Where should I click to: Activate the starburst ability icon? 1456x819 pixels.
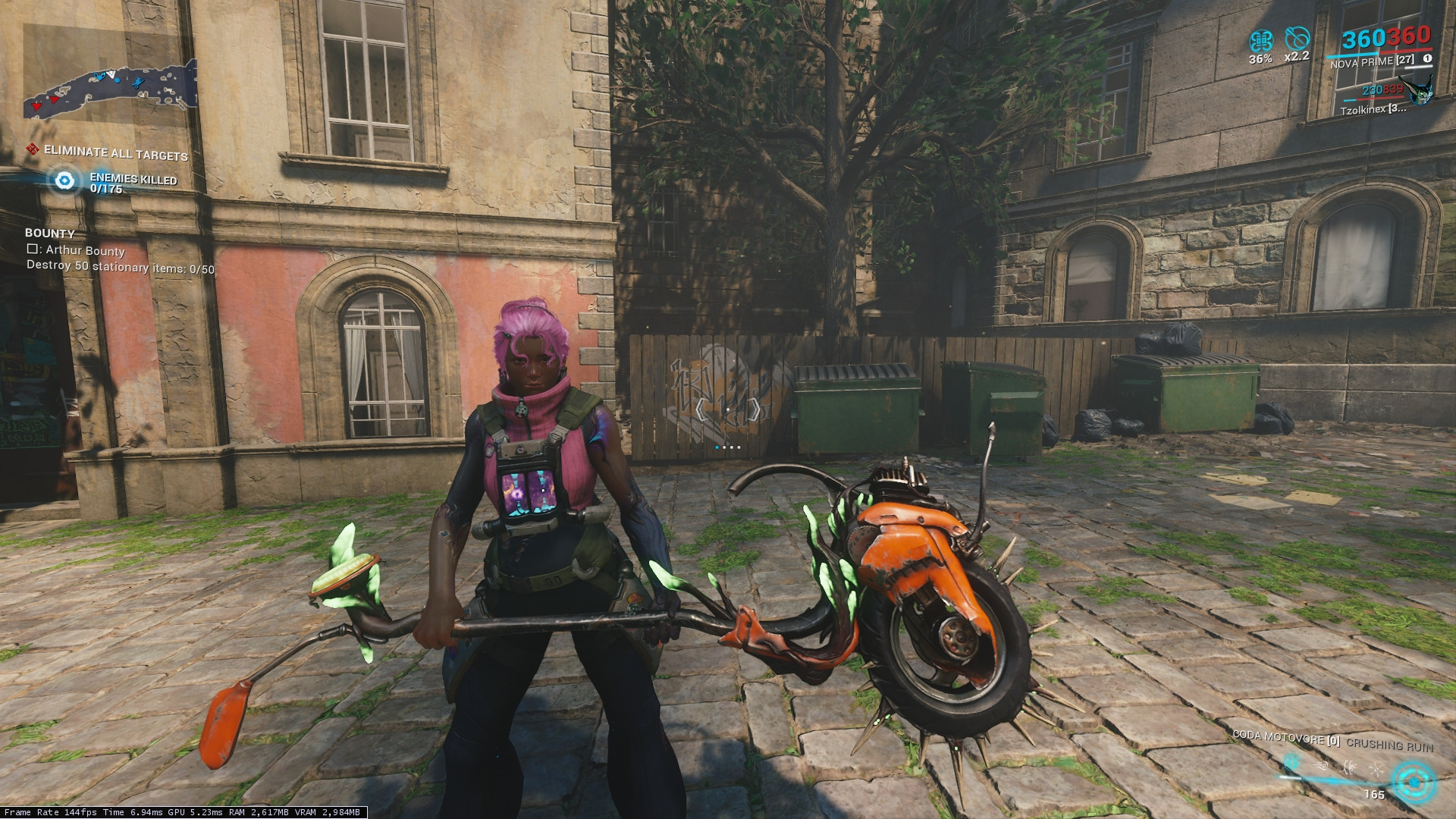[1376, 768]
